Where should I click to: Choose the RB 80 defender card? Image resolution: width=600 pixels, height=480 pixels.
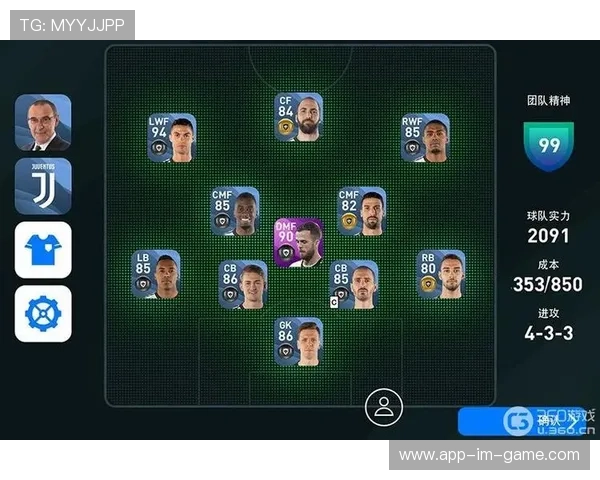tap(441, 274)
